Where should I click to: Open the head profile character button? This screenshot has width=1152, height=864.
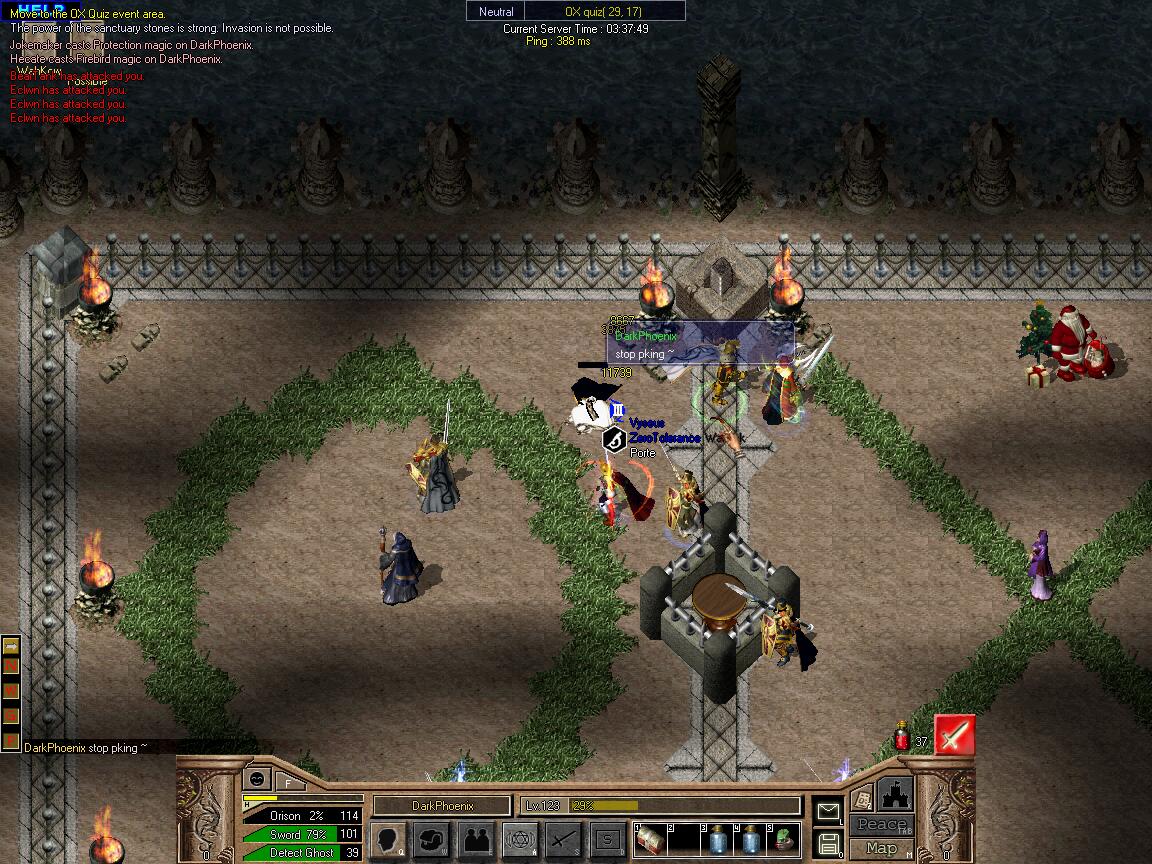(388, 838)
